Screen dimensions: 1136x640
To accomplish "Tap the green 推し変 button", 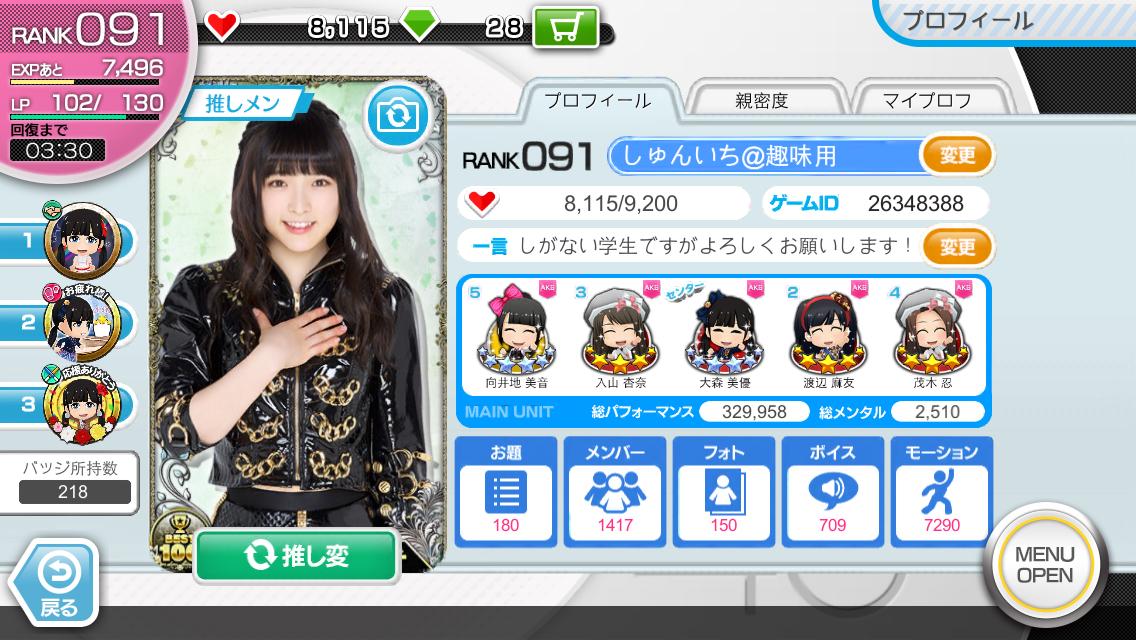I will (296, 557).
